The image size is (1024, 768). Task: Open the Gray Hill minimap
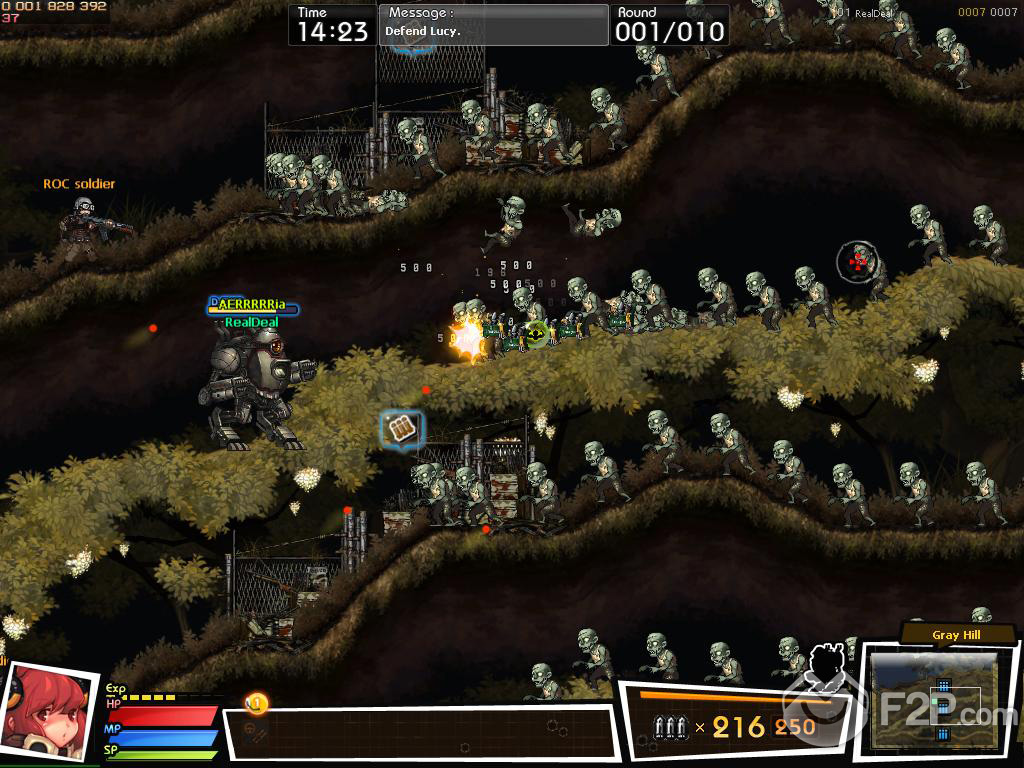coord(934,700)
